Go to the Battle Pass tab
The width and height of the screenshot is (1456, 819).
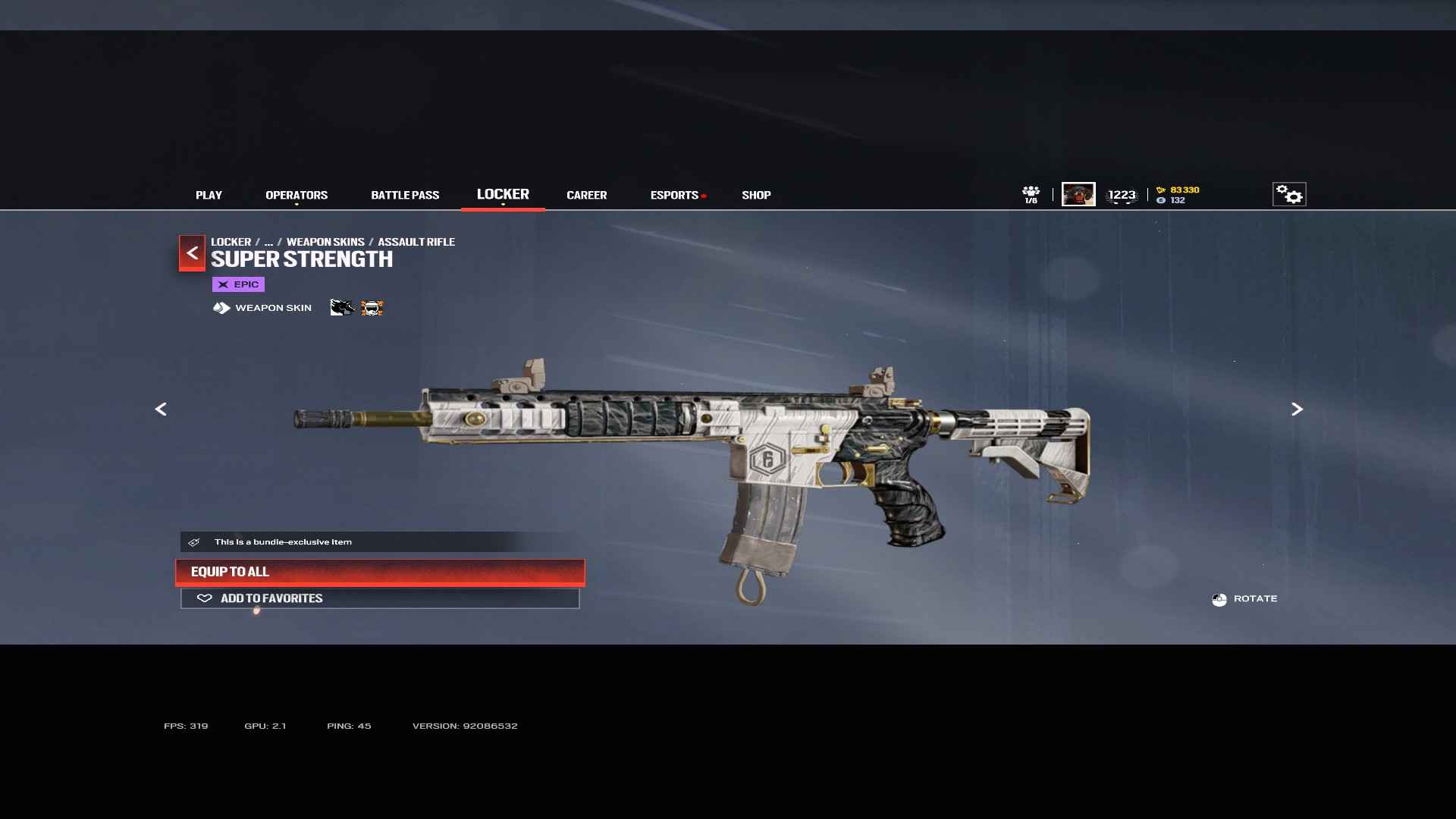coord(405,196)
